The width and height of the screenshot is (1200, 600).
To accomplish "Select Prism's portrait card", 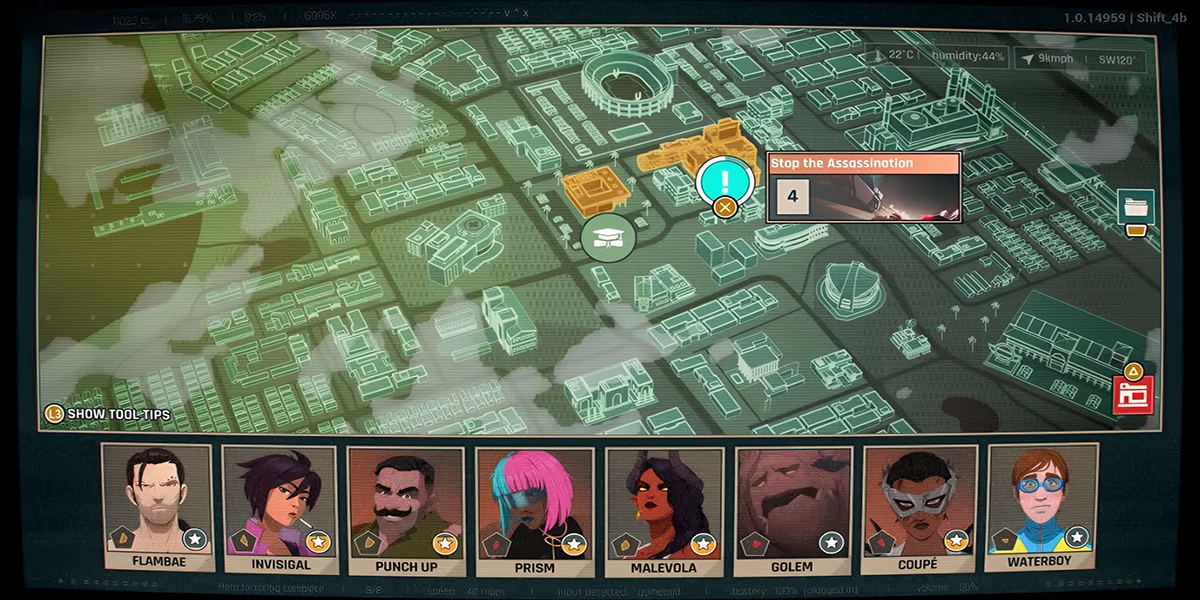I will 533,508.
